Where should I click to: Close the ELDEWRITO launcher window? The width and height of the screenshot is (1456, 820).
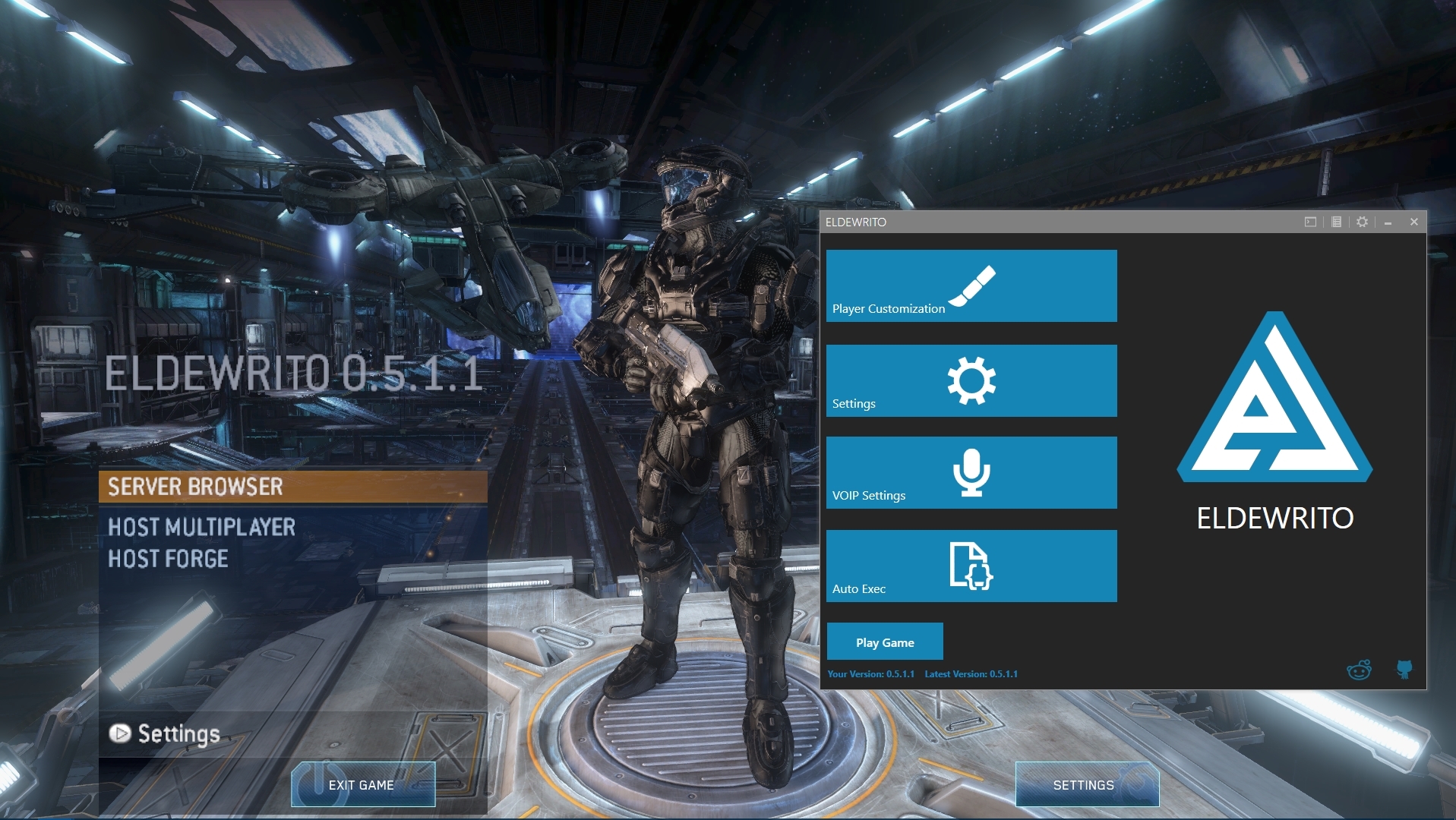[x=1413, y=222]
